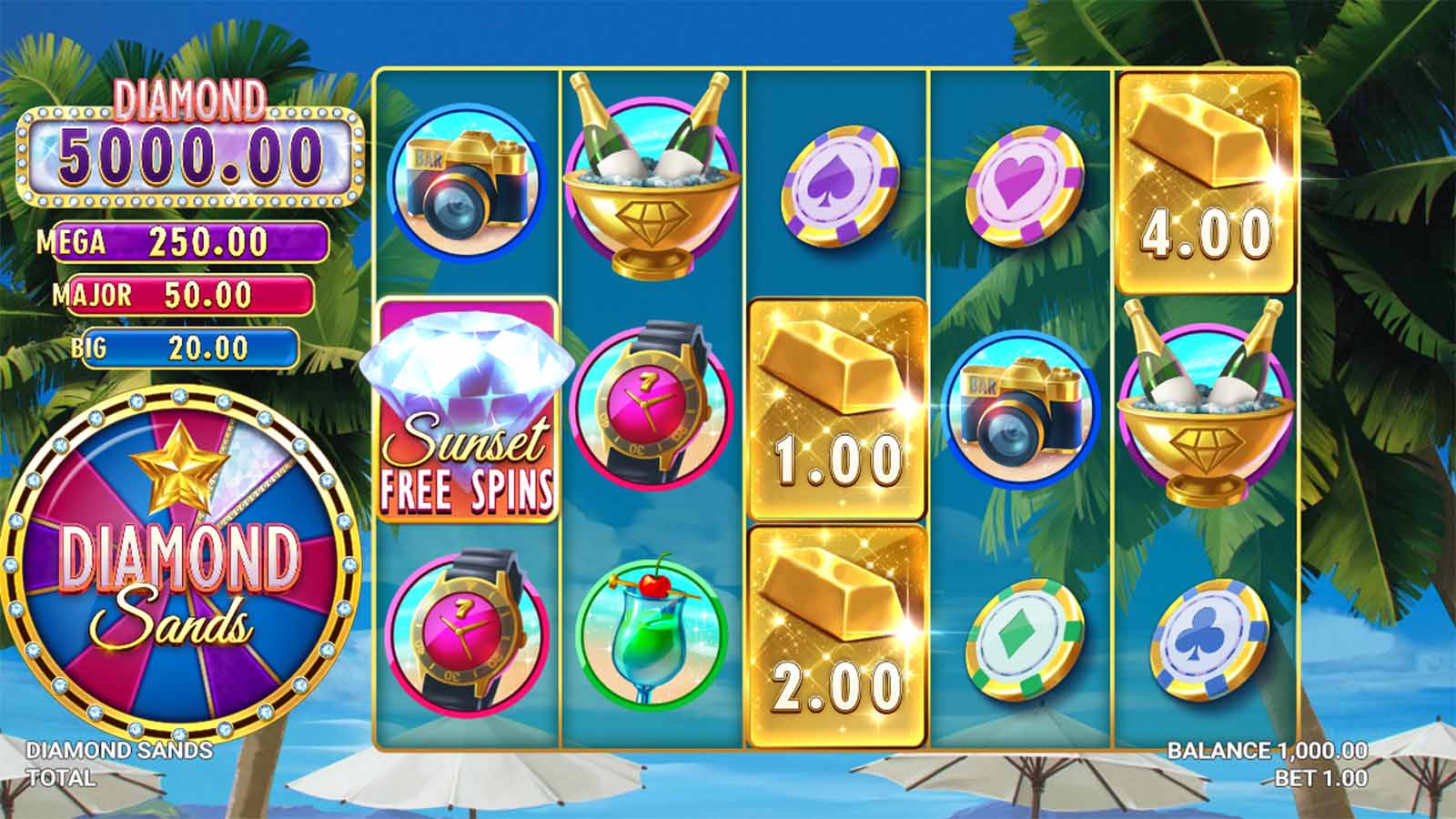Screen dimensions: 1456x819
Task: Tap the gold bar tile showing 2.00
Action: [x=836, y=637]
